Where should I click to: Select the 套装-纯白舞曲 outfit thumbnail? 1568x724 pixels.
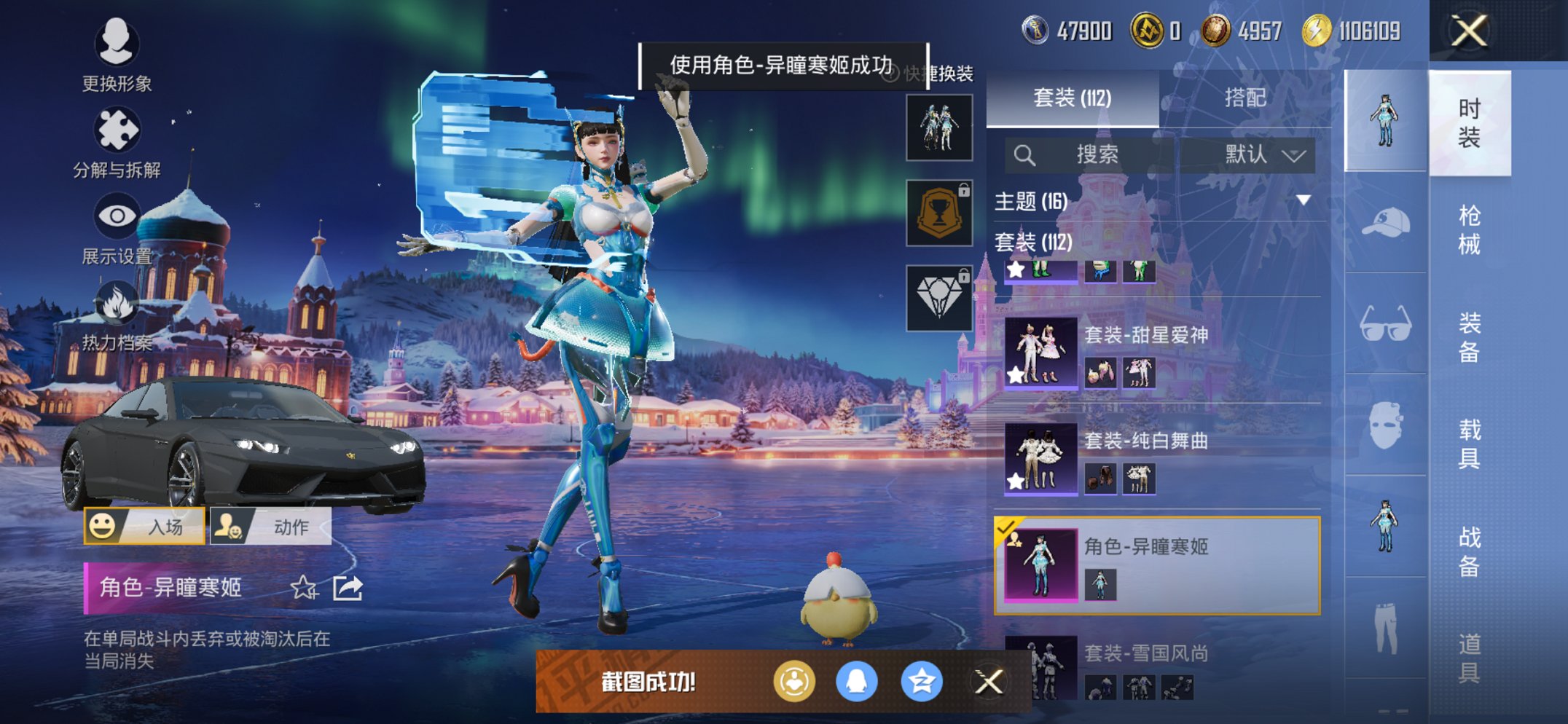click(1040, 457)
